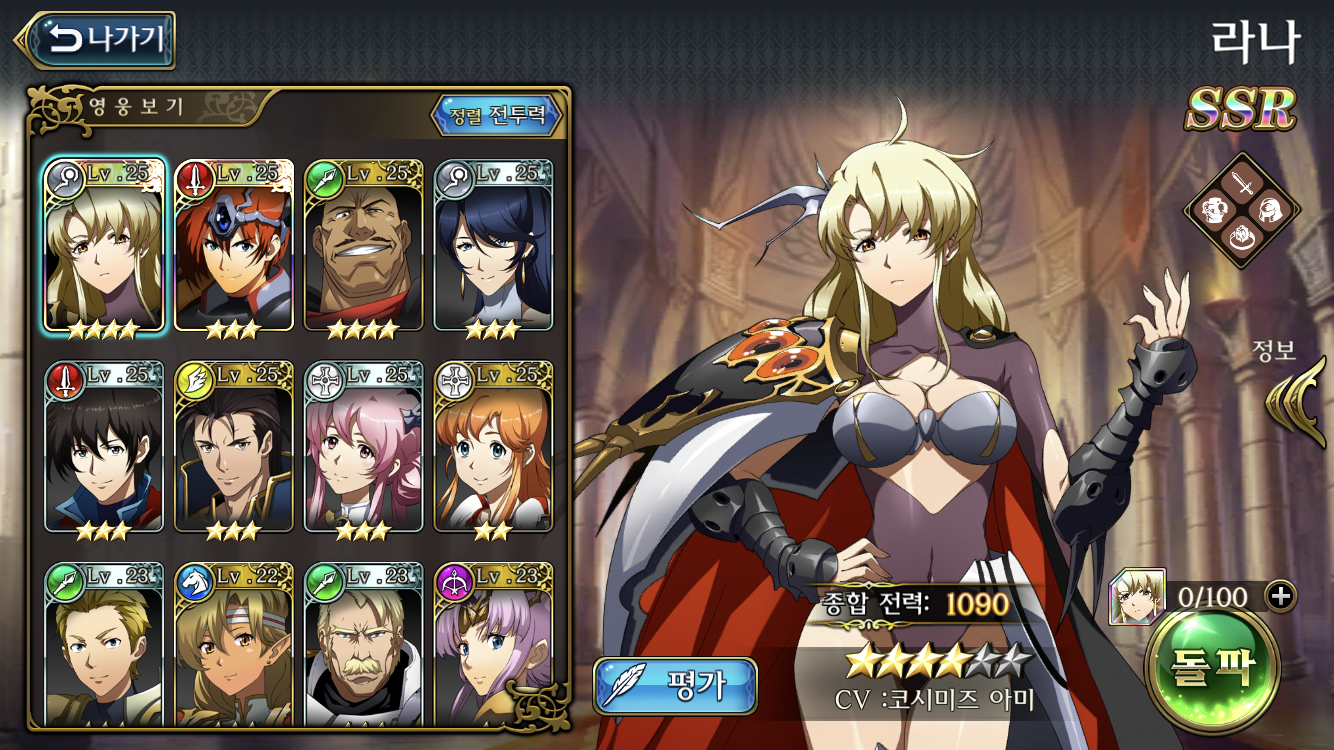Choose the black-haired swordsman in blue collar
The height and width of the screenshot is (750, 1334).
point(104,447)
